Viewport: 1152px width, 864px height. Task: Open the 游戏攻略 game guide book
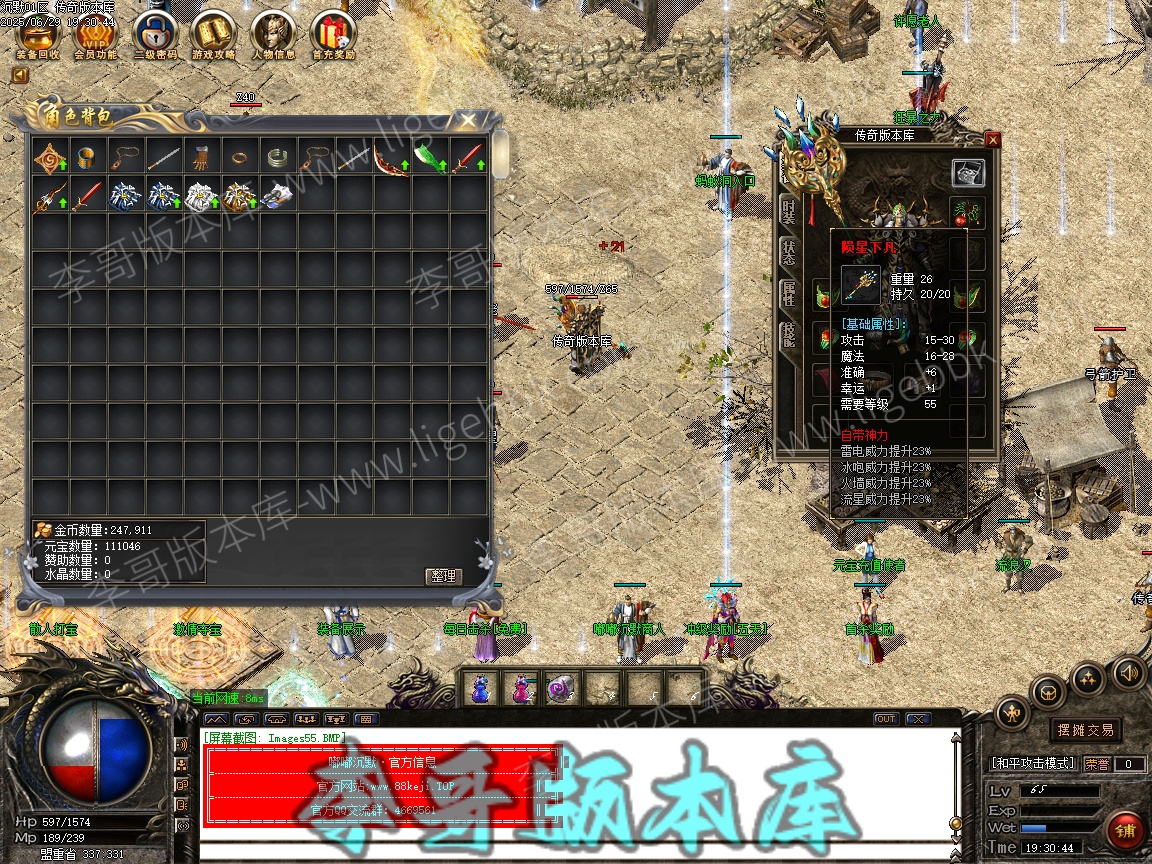pyautogui.click(x=214, y=34)
